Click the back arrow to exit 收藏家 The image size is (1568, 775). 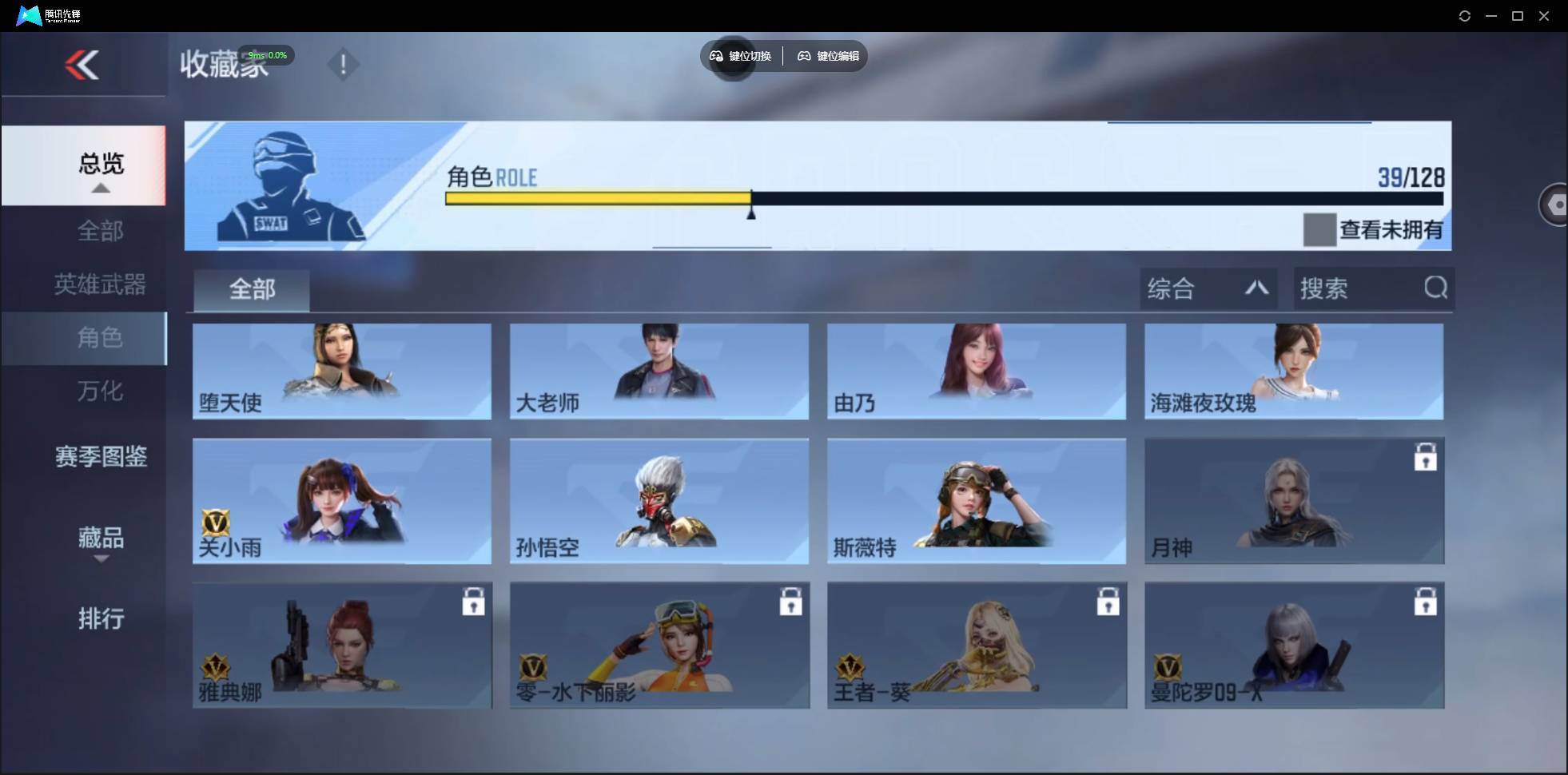pyautogui.click(x=83, y=65)
